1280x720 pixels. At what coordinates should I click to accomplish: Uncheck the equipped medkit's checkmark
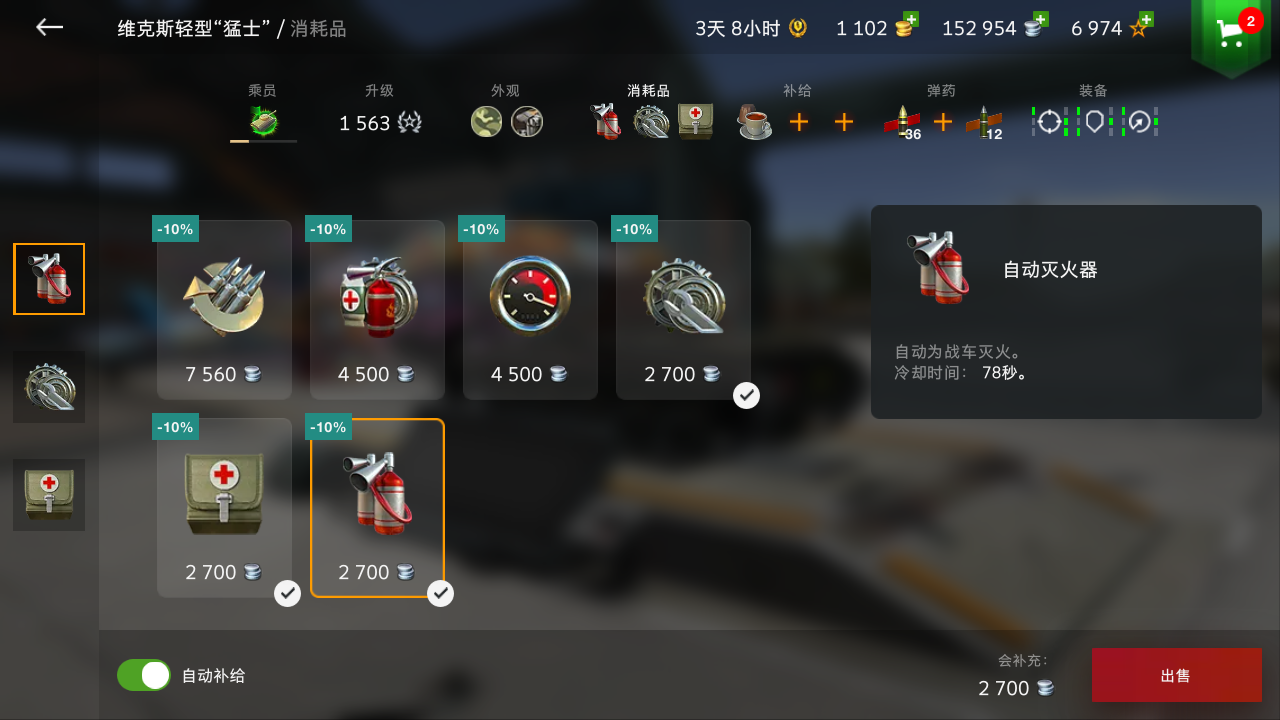[x=287, y=593]
